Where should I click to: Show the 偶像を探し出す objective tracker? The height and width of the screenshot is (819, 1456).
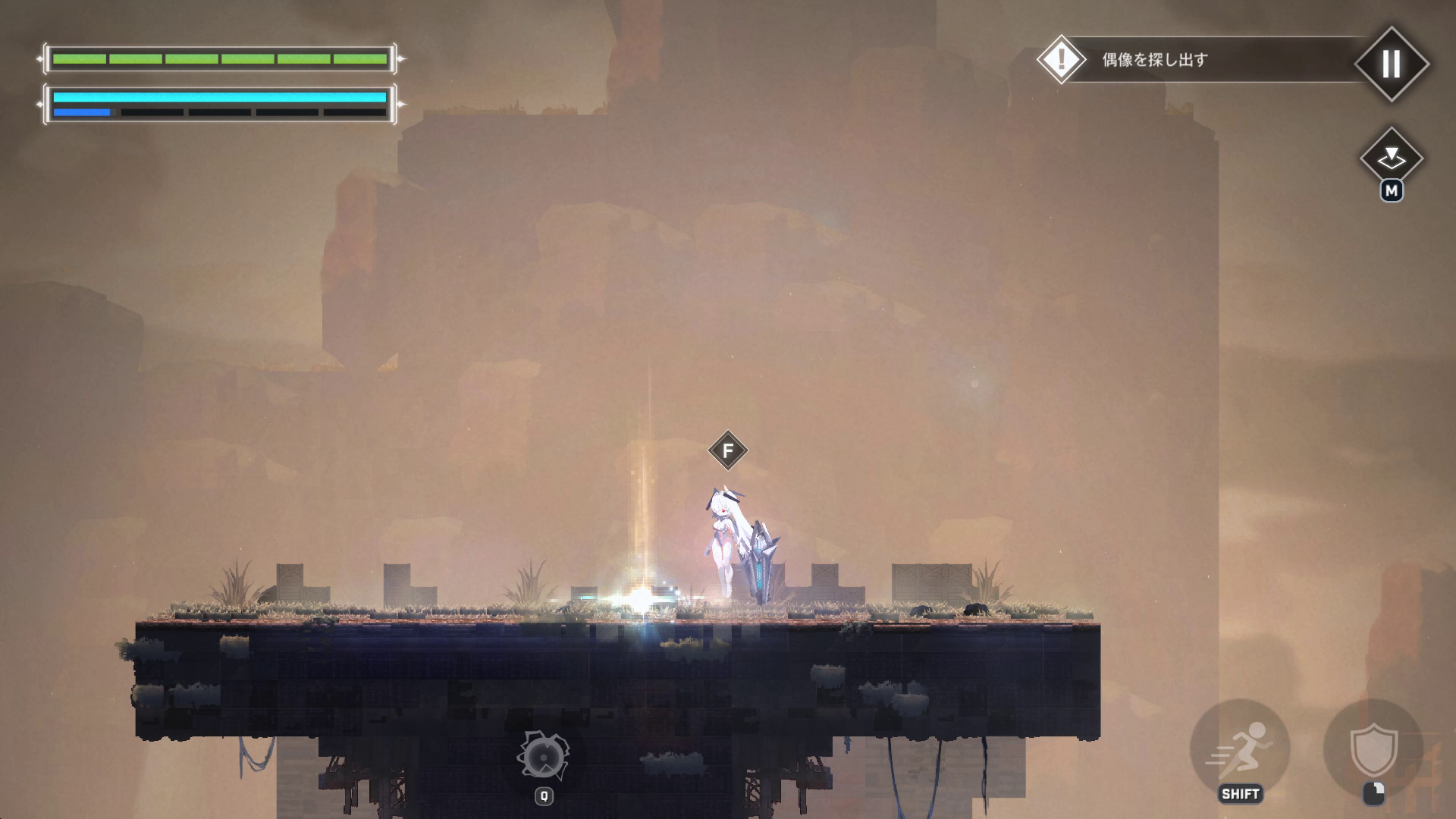[x=1154, y=59]
